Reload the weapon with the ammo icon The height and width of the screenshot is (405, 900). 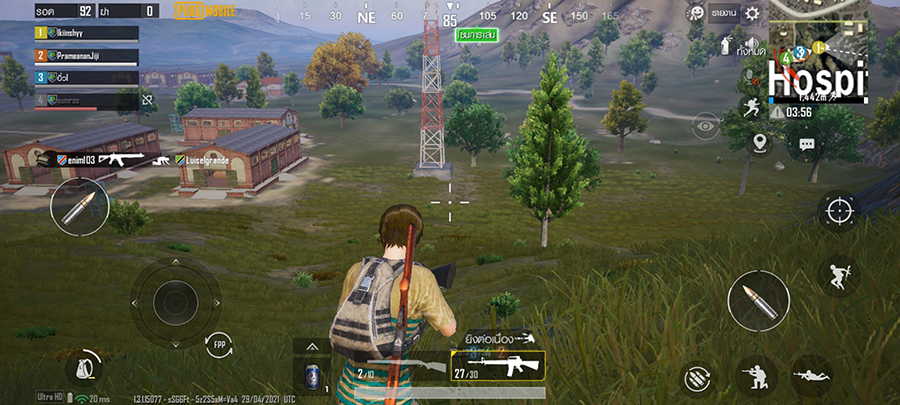[698, 379]
